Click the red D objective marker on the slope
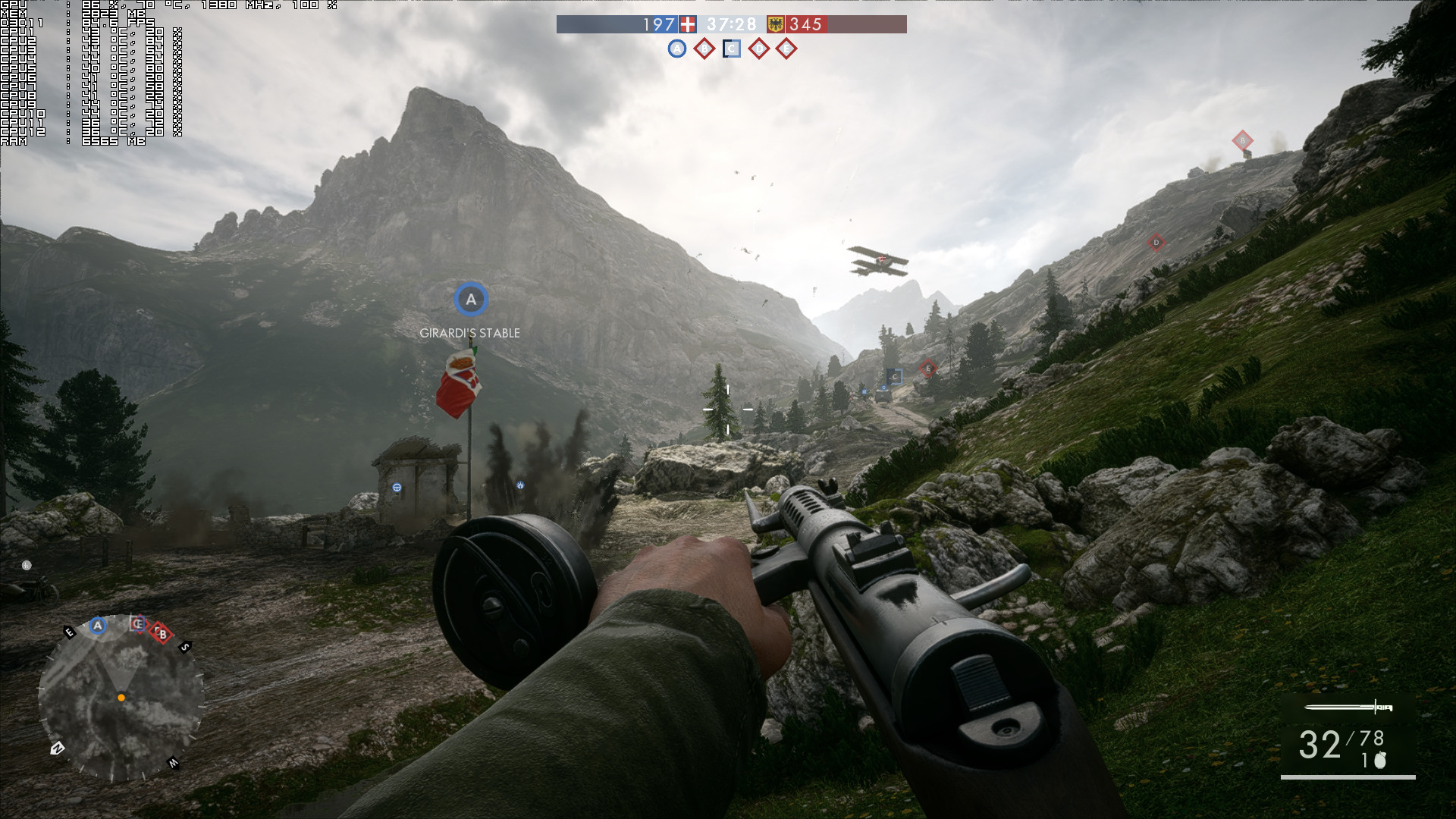Image resolution: width=1456 pixels, height=819 pixels. [1156, 243]
